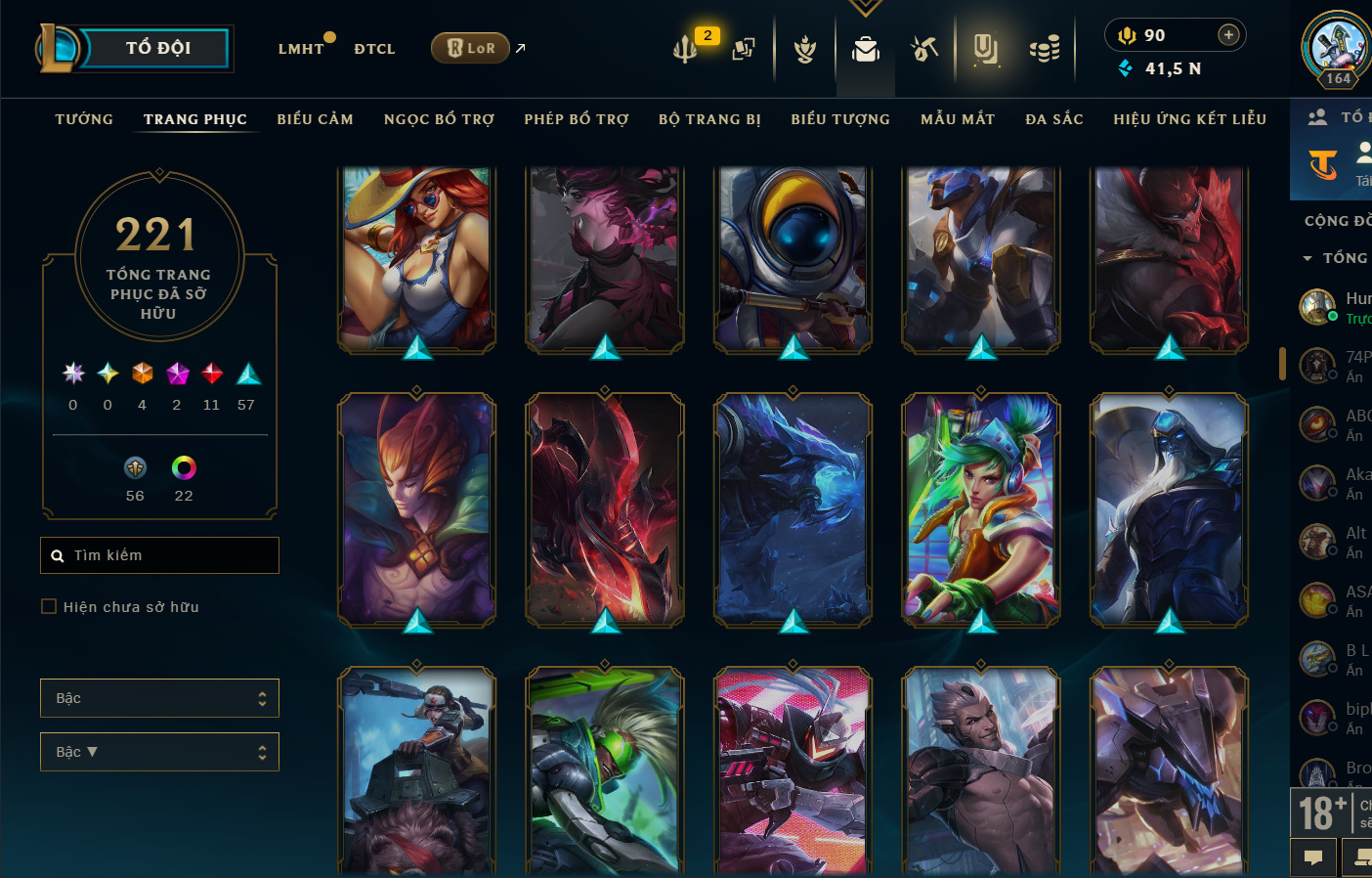This screenshot has height=878, width=1372.
Task: Launch the LoR link button
Action: pos(471,48)
